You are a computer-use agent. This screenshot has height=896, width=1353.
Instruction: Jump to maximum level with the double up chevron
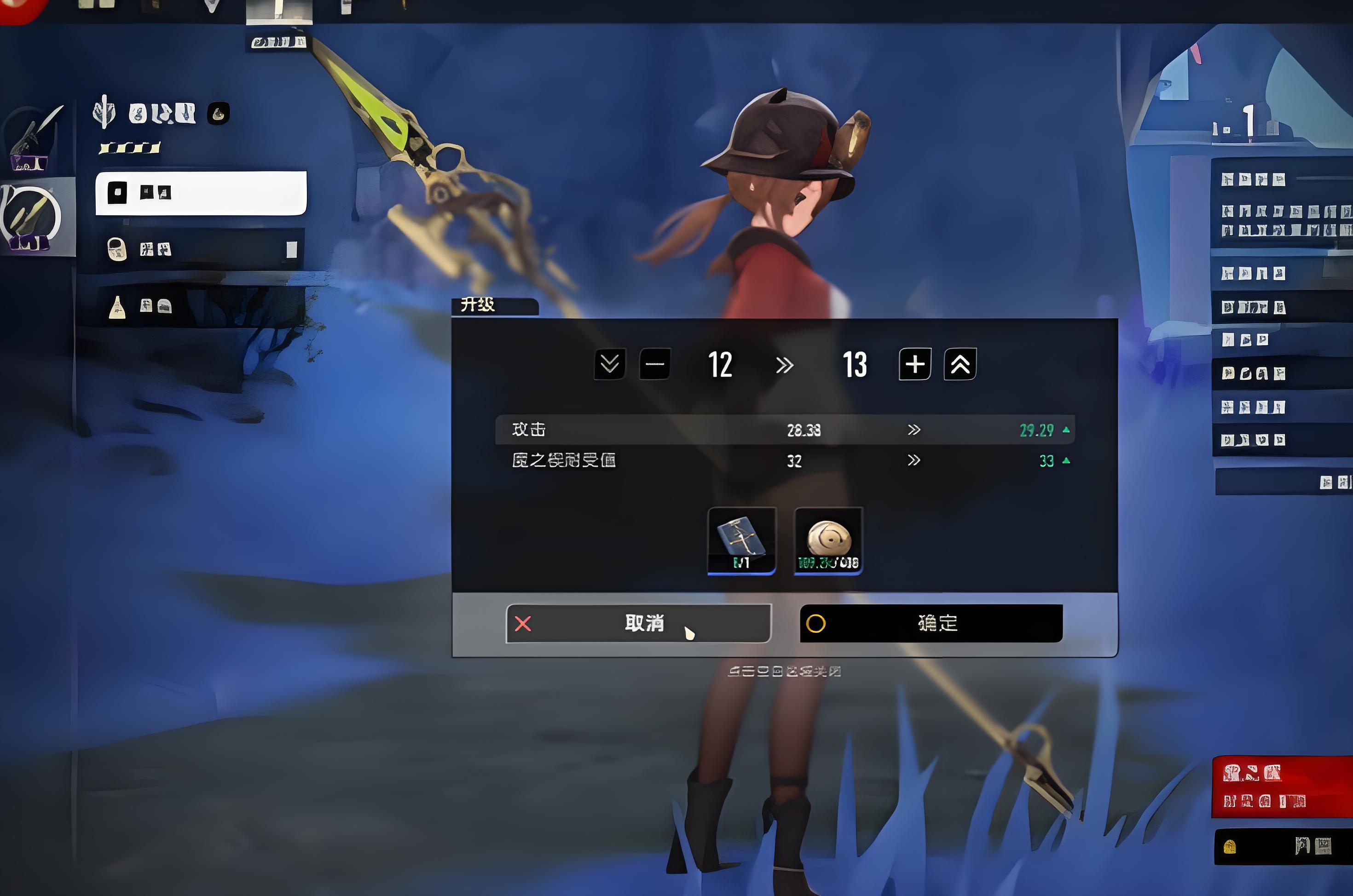click(x=960, y=364)
